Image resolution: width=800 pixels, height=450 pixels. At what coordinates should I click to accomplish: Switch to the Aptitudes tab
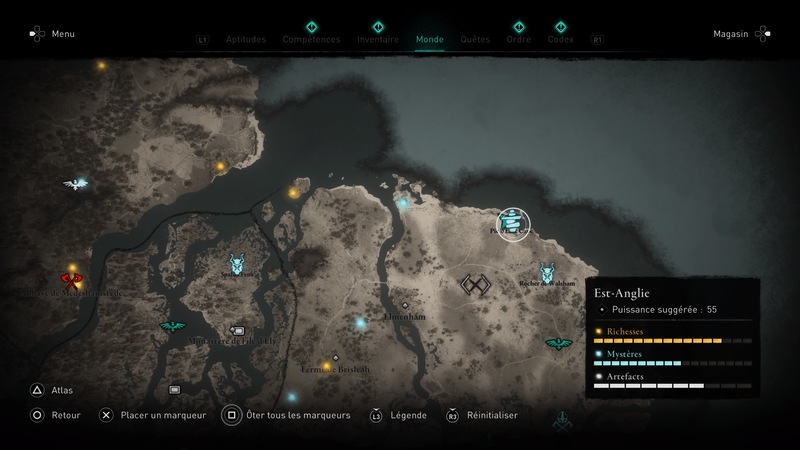[246, 40]
